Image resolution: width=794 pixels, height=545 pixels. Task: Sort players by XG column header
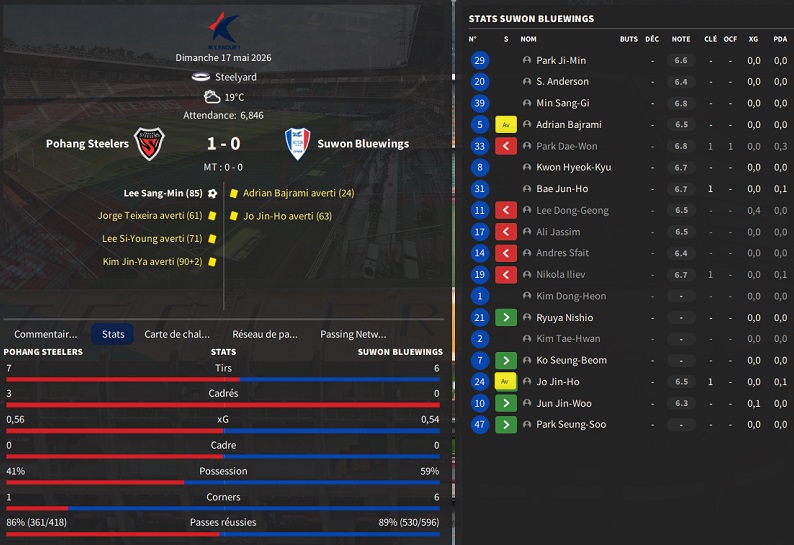pyautogui.click(x=754, y=39)
